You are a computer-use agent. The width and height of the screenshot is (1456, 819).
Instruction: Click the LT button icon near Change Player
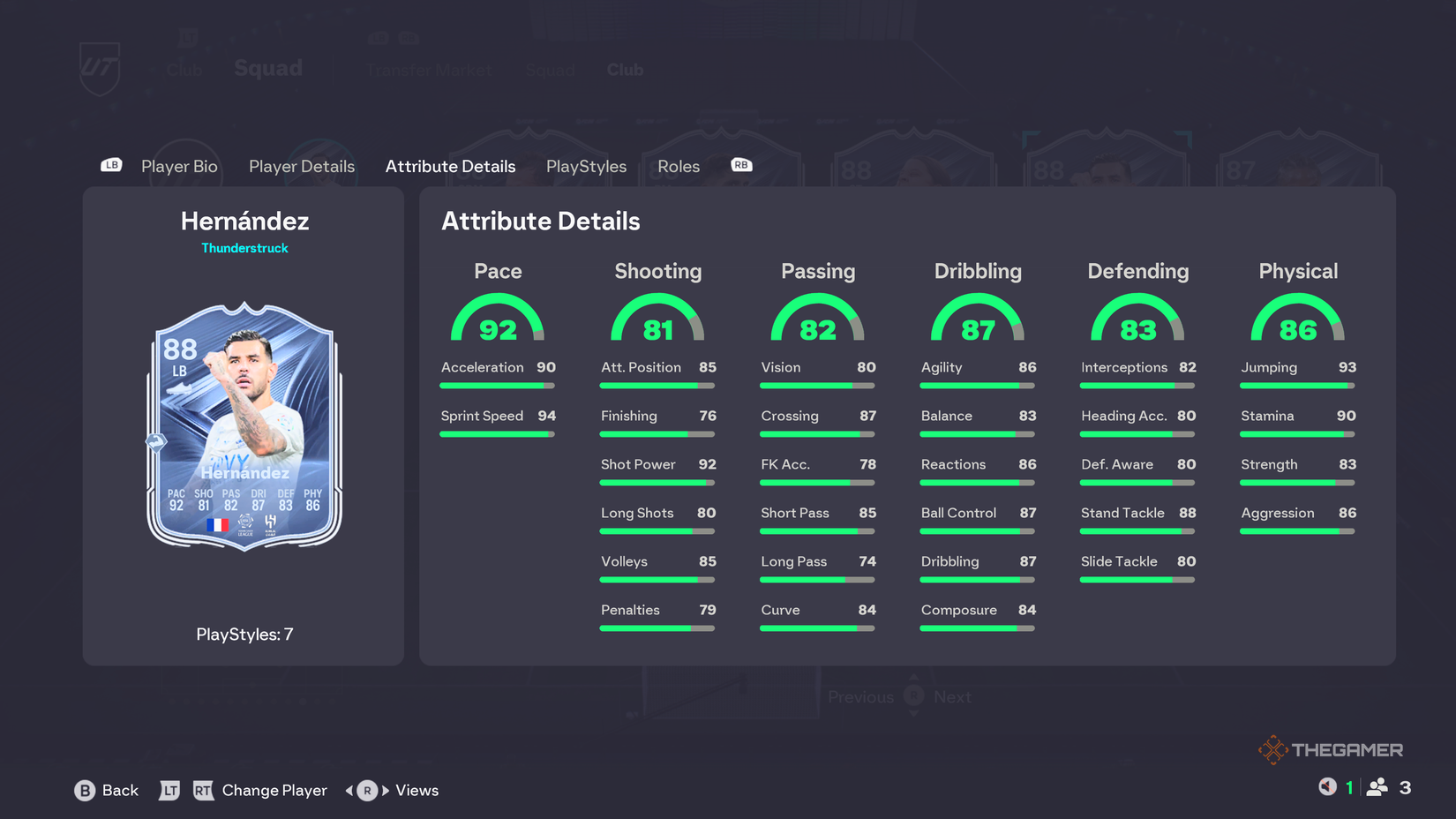click(x=170, y=791)
